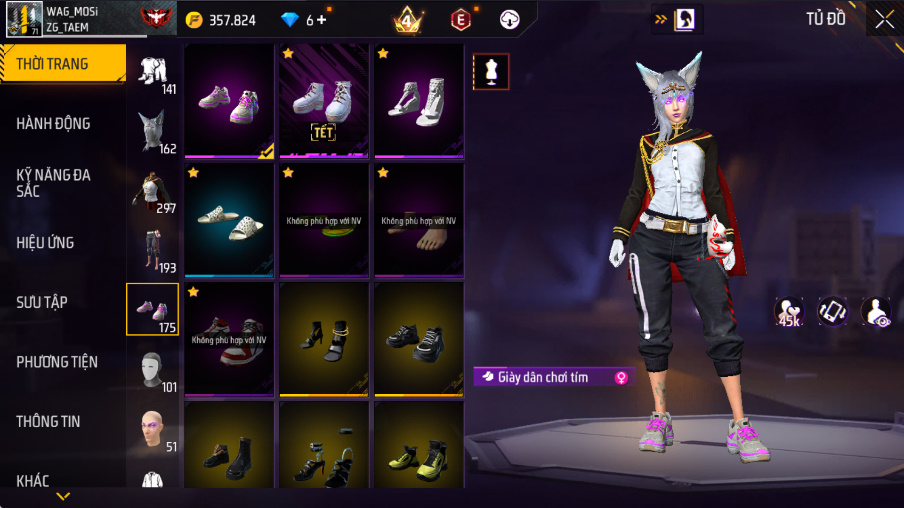This screenshot has height=508, width=904.
Task: Click the gold coin balance 357.824
Action: click(221, 20)
